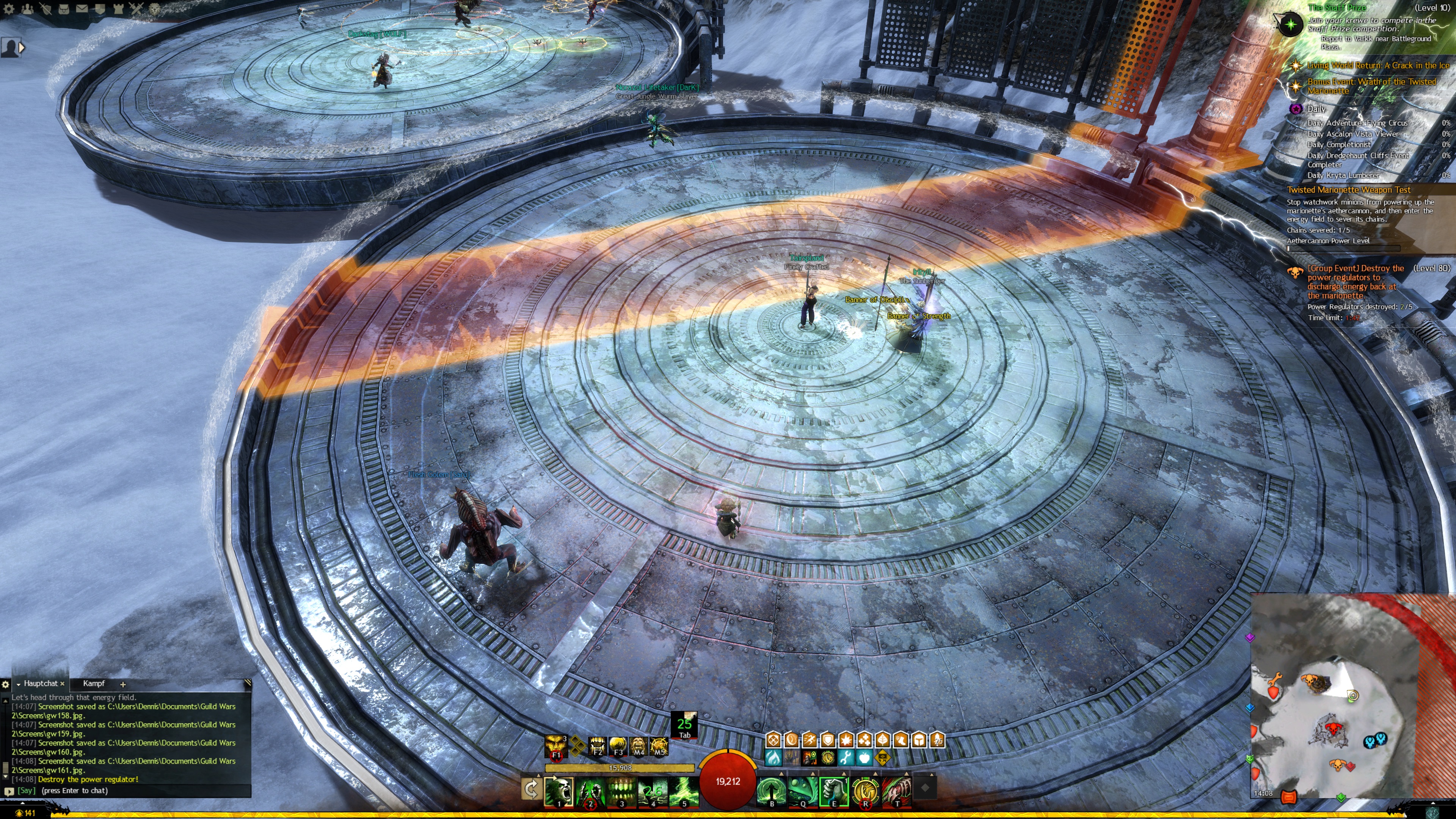The height and width of the screenshot is (819, 1456).
Task: Activate the screaming face skill 1
Action: point(559,790)
